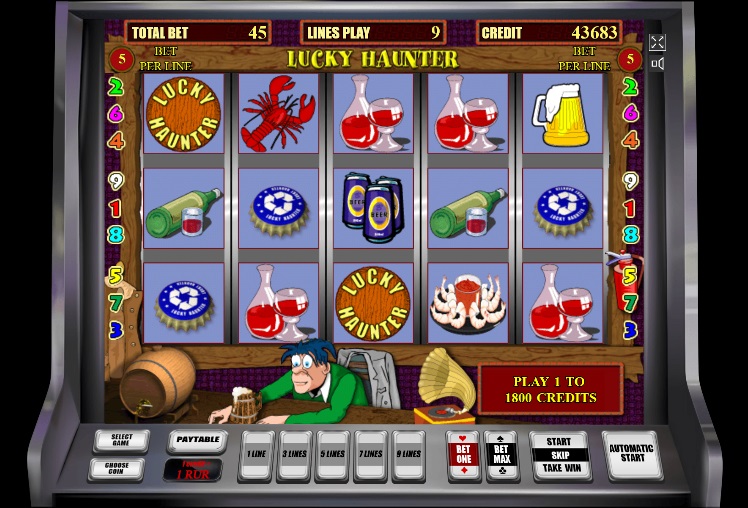Image resolution: width=748 pixels, height=508 pixels.
Task: Play all 9 Lines
Action: tap(408, 454)
